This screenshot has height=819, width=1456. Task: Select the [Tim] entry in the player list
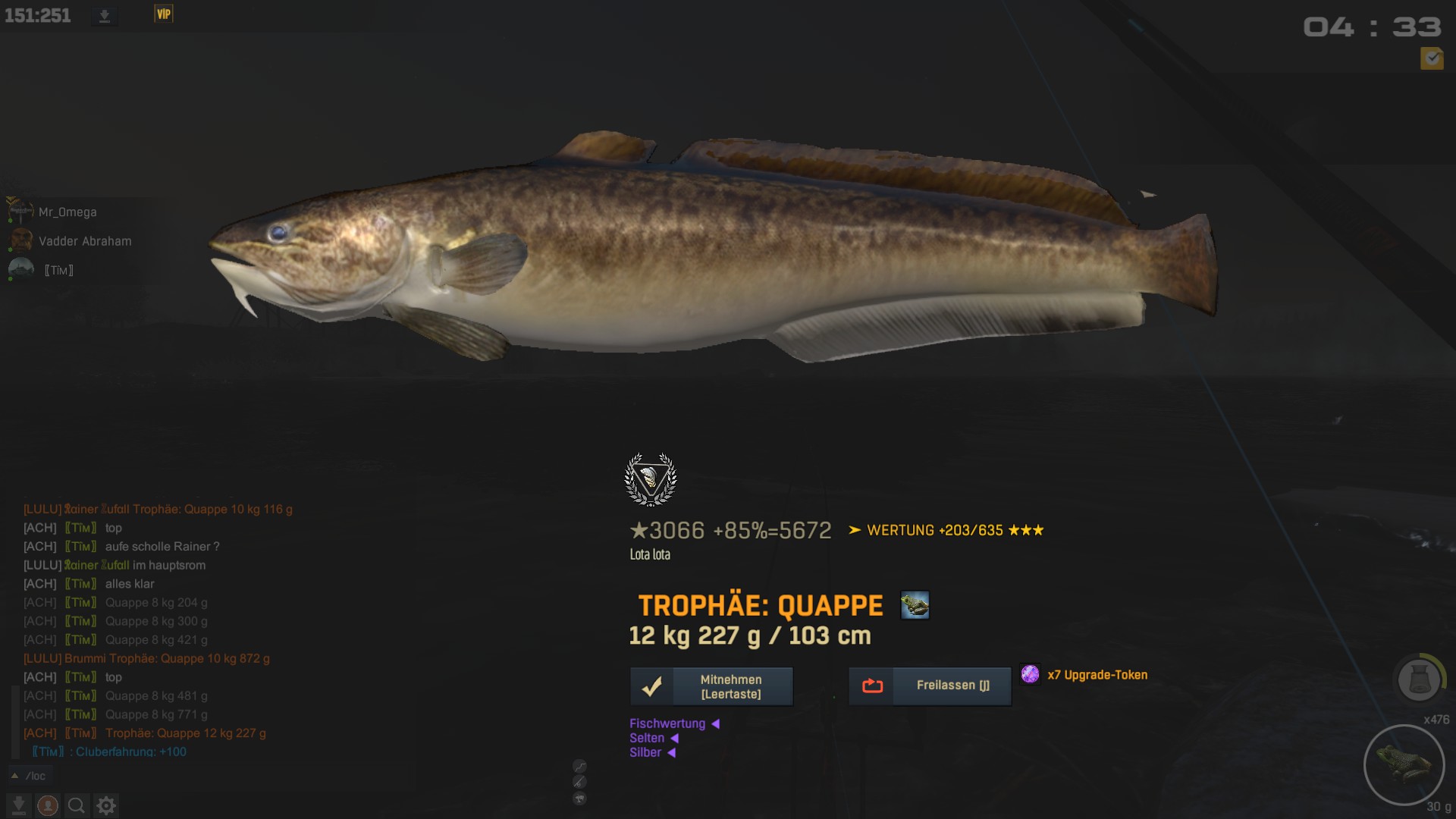[x=58, y=270]
